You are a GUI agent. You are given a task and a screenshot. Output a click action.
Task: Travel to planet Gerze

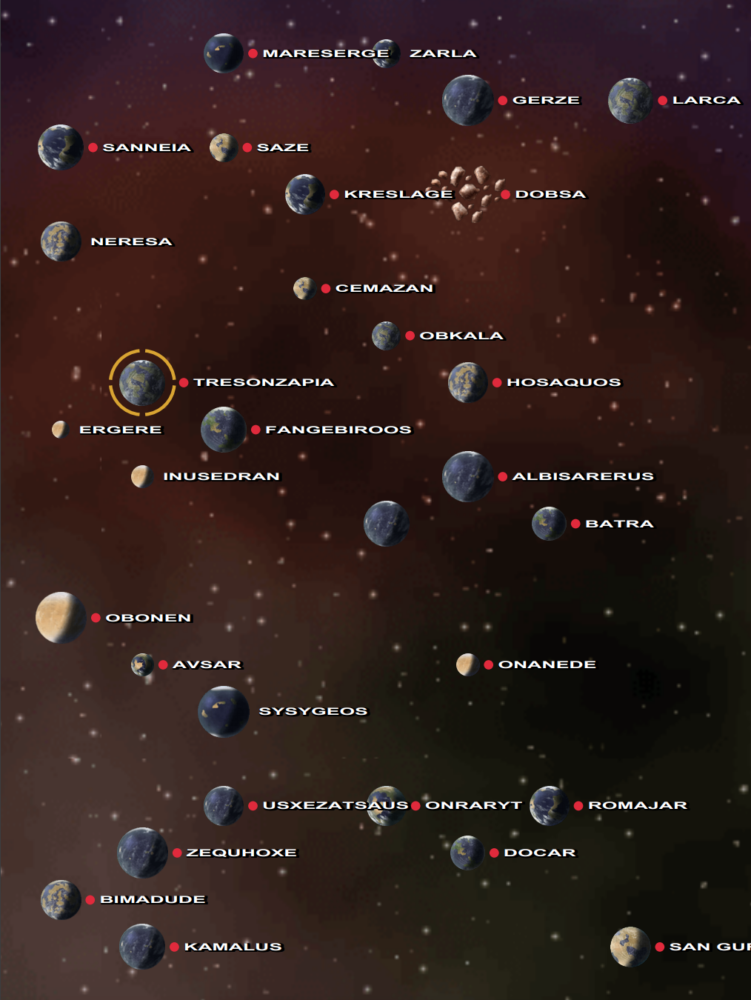[x=467, y=100]
